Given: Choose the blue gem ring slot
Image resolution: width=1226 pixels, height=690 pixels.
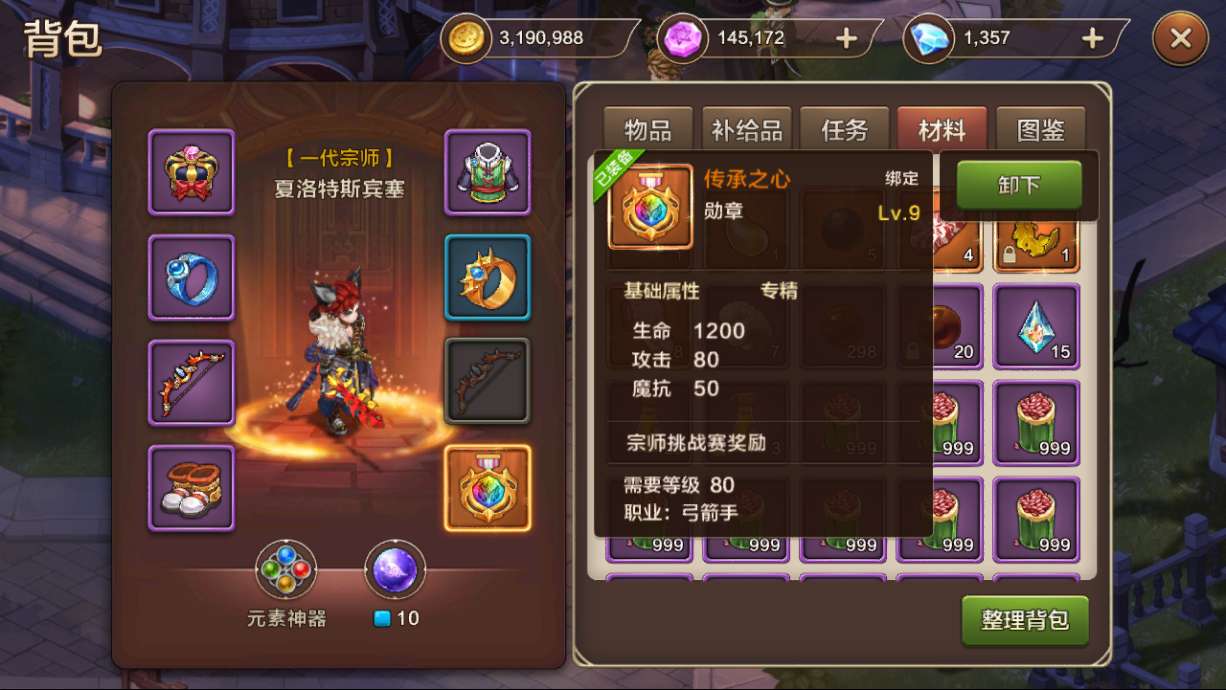Looking at the screenshot, I should (x=191, y=278).
